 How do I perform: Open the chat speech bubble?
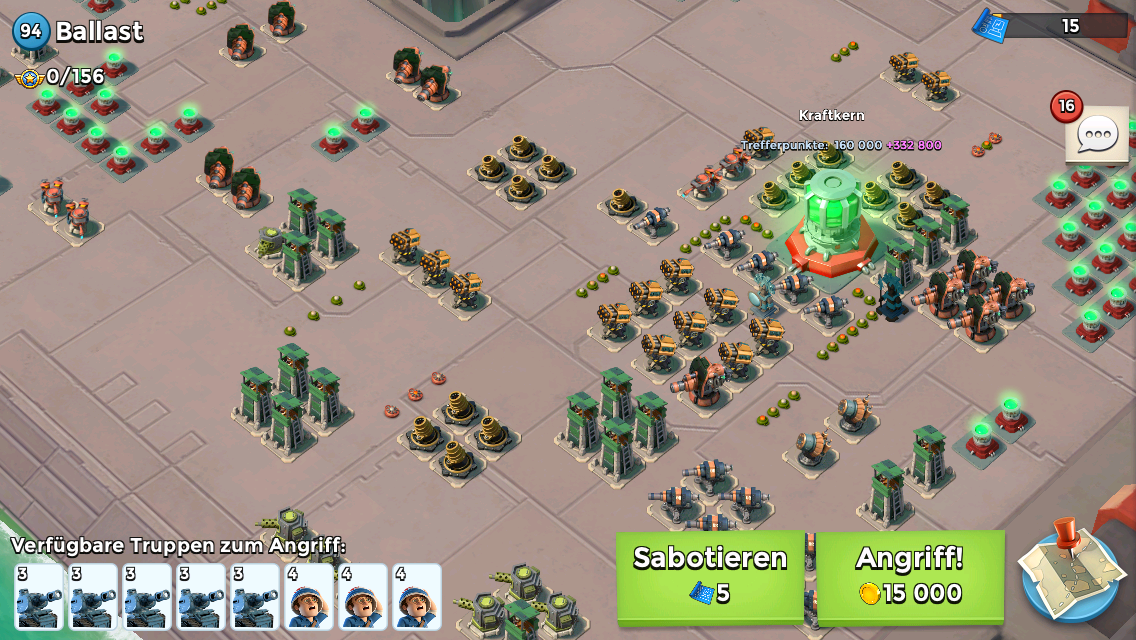tap(1097, 134)
